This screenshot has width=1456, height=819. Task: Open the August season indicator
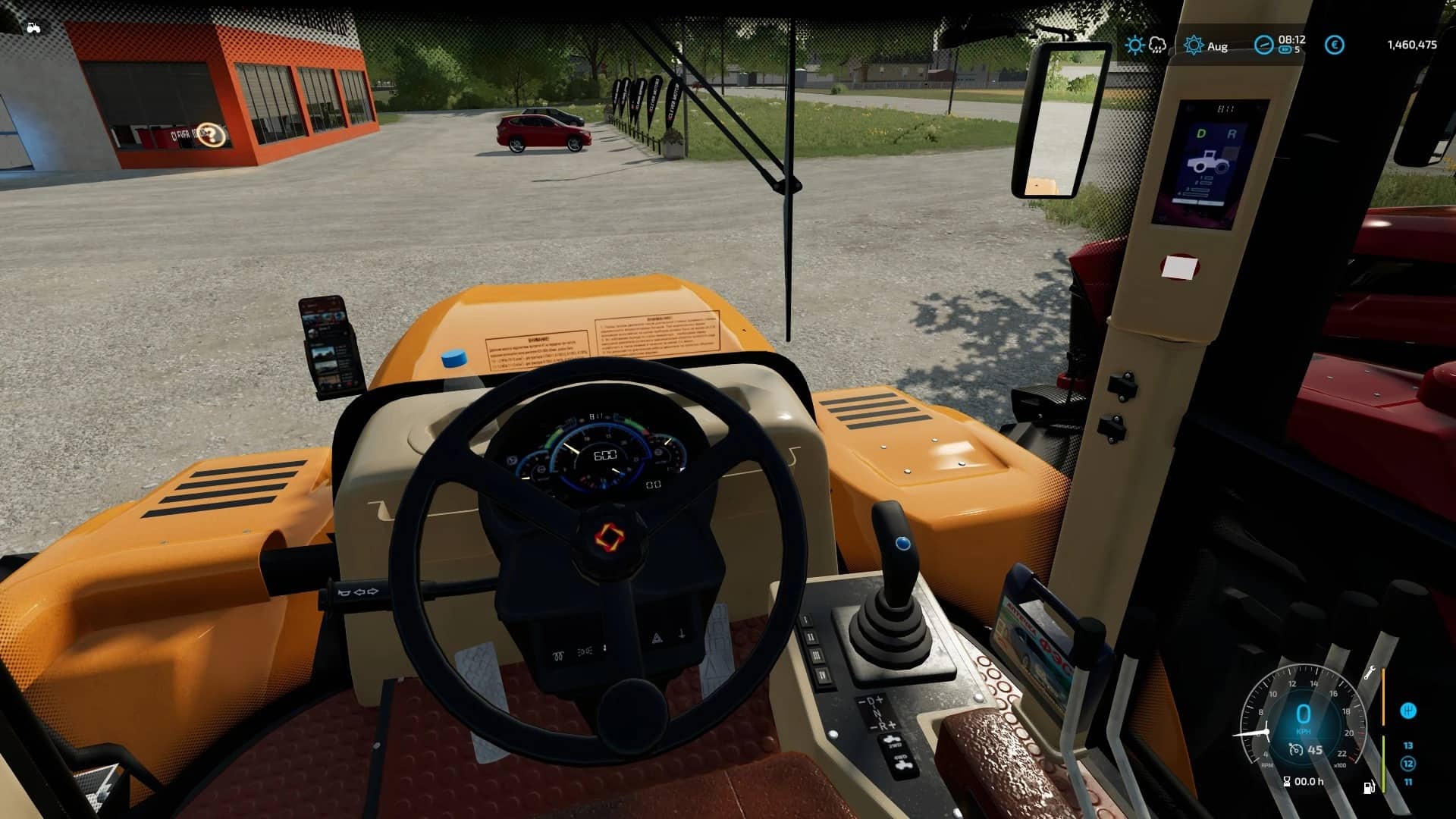coord(1194,45)
